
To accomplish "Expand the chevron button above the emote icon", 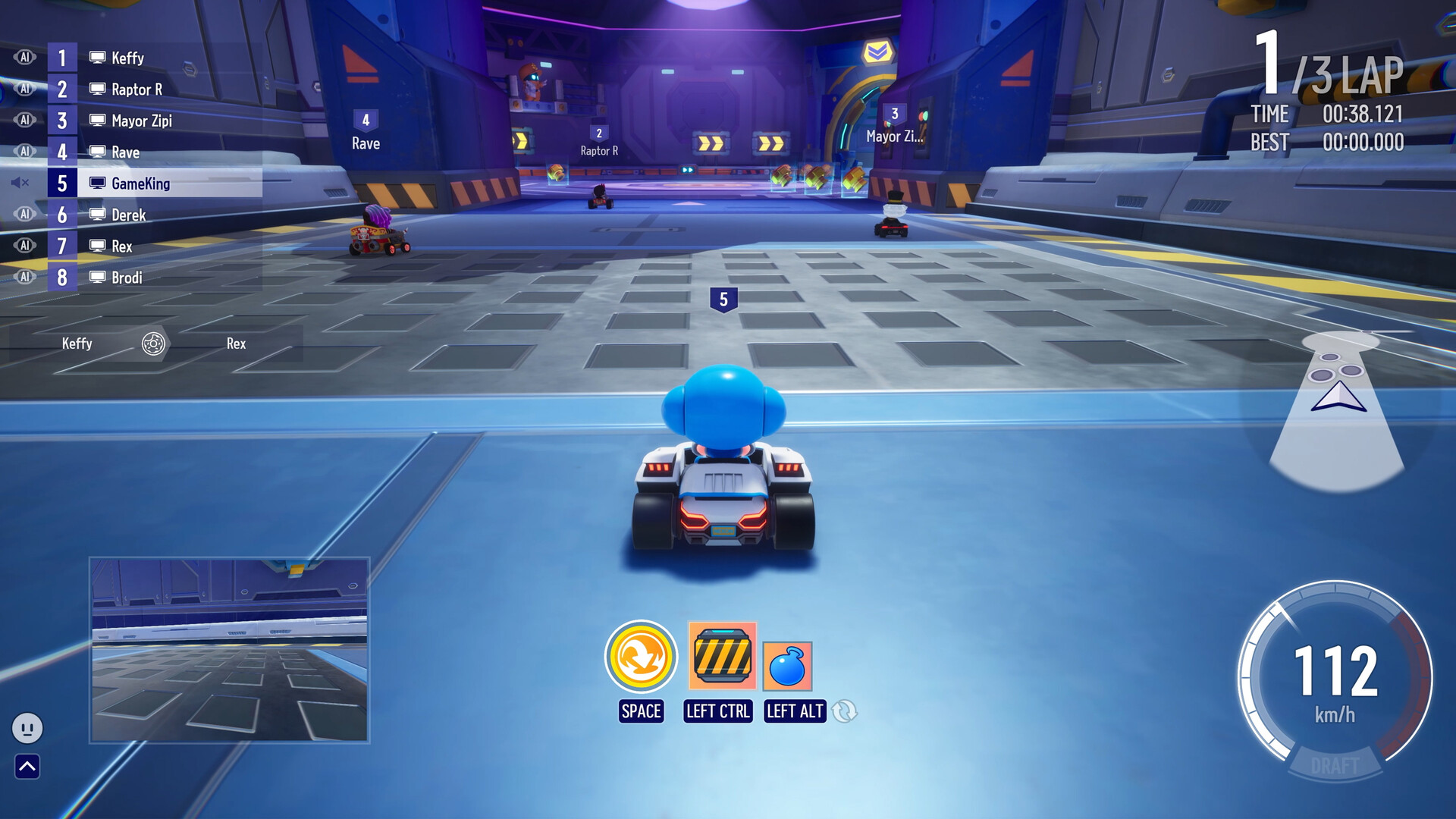I will [x=28, y=767].
